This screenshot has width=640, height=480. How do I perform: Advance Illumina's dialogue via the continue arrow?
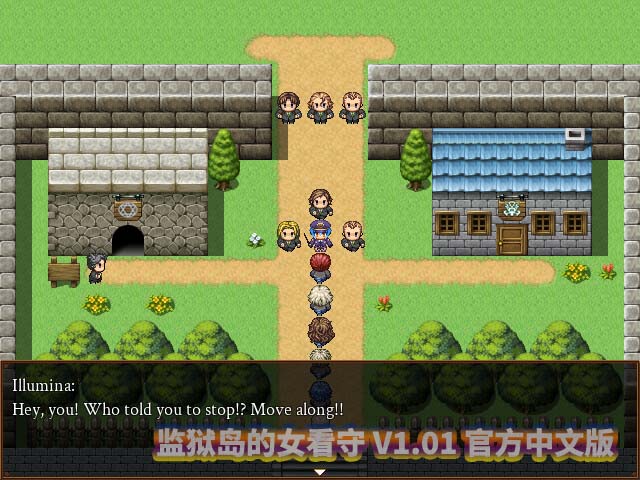[320, 470]
